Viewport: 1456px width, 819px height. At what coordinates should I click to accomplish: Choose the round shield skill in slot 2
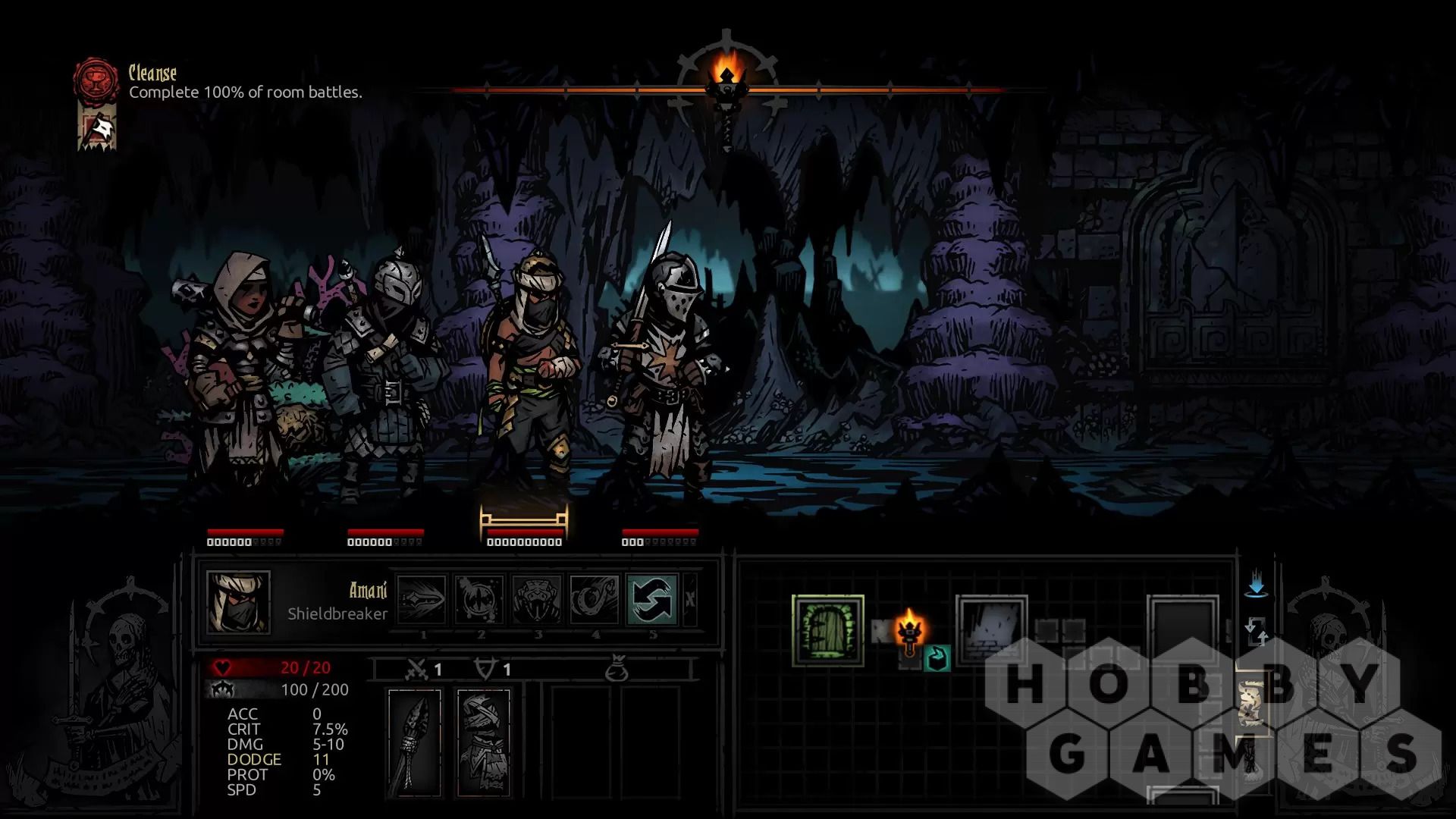pyautogui.click(x=480, y=599)
